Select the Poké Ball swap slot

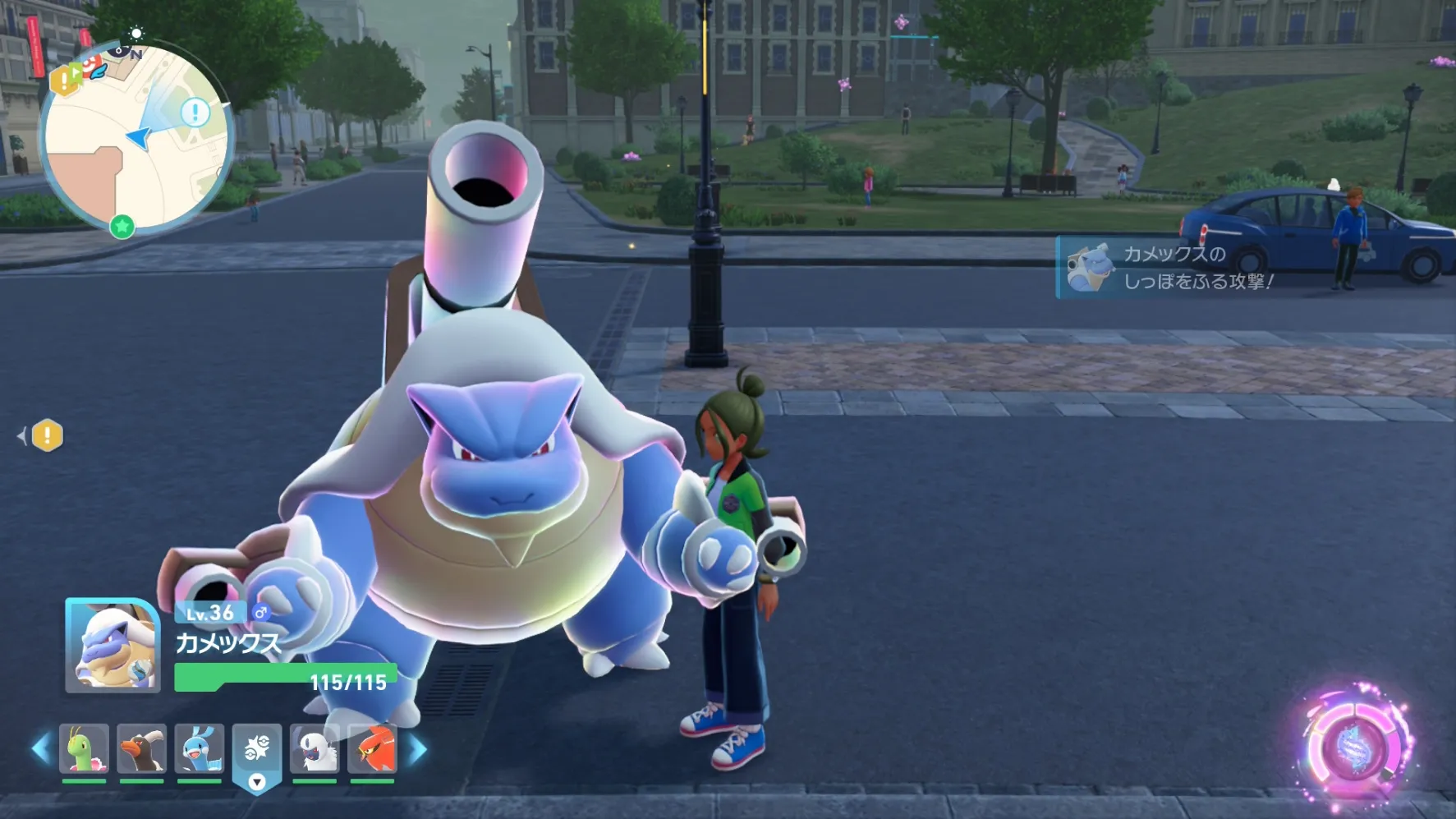pos(257,751)
